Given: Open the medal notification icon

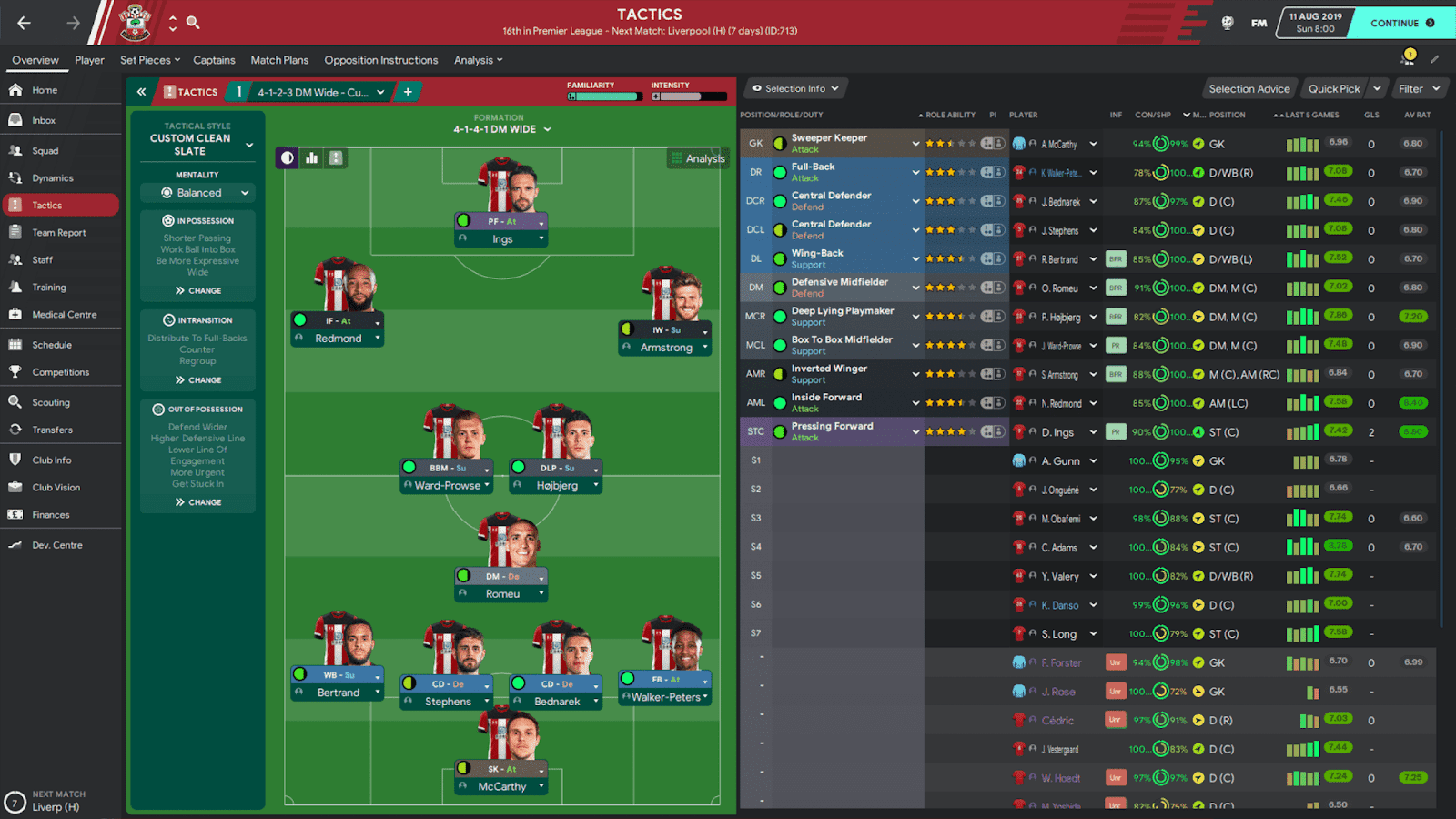Looking at the screenshot, I should click(1407, 56).
